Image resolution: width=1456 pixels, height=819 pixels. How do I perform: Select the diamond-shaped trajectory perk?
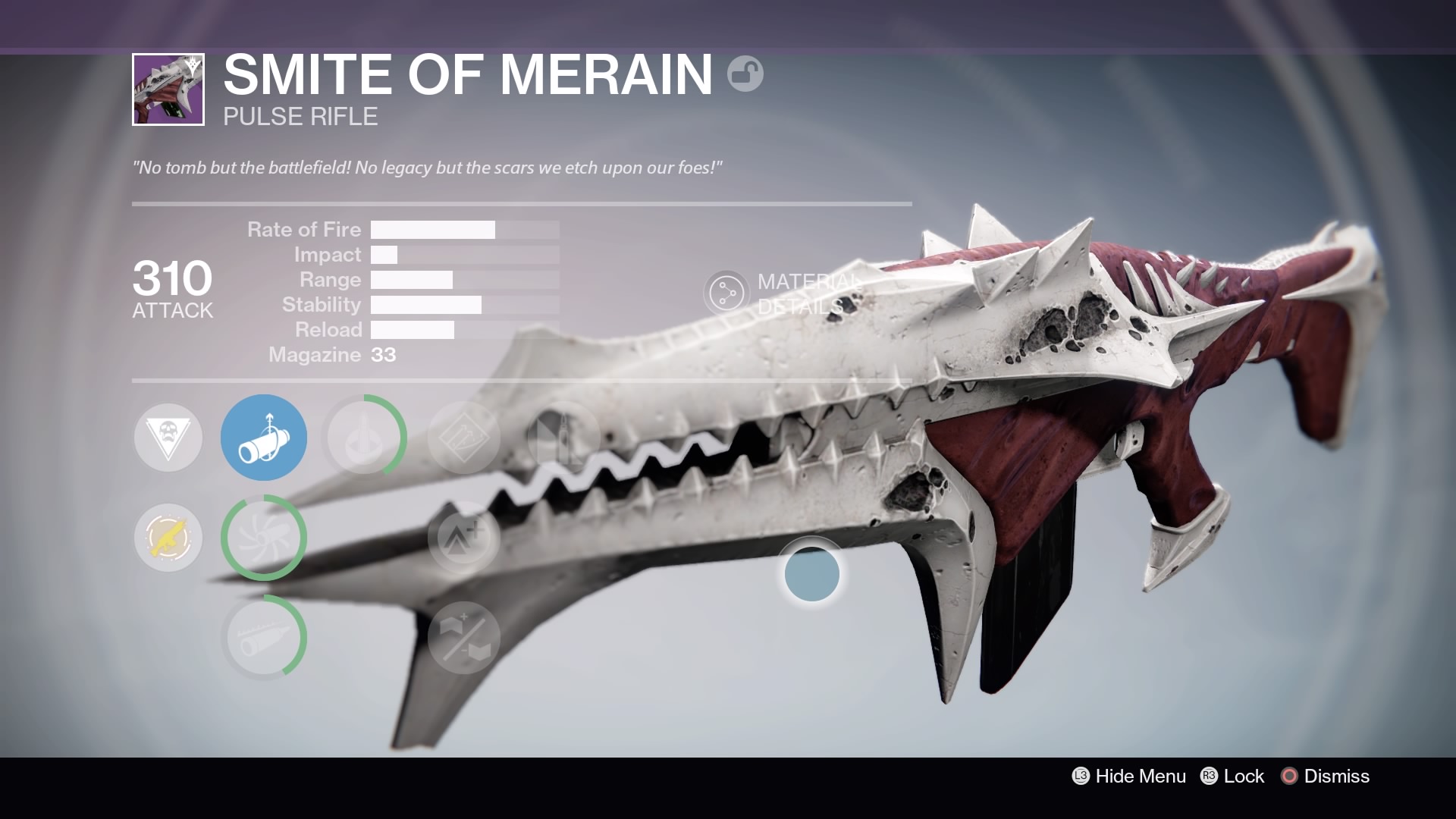[x=464, y=438]
